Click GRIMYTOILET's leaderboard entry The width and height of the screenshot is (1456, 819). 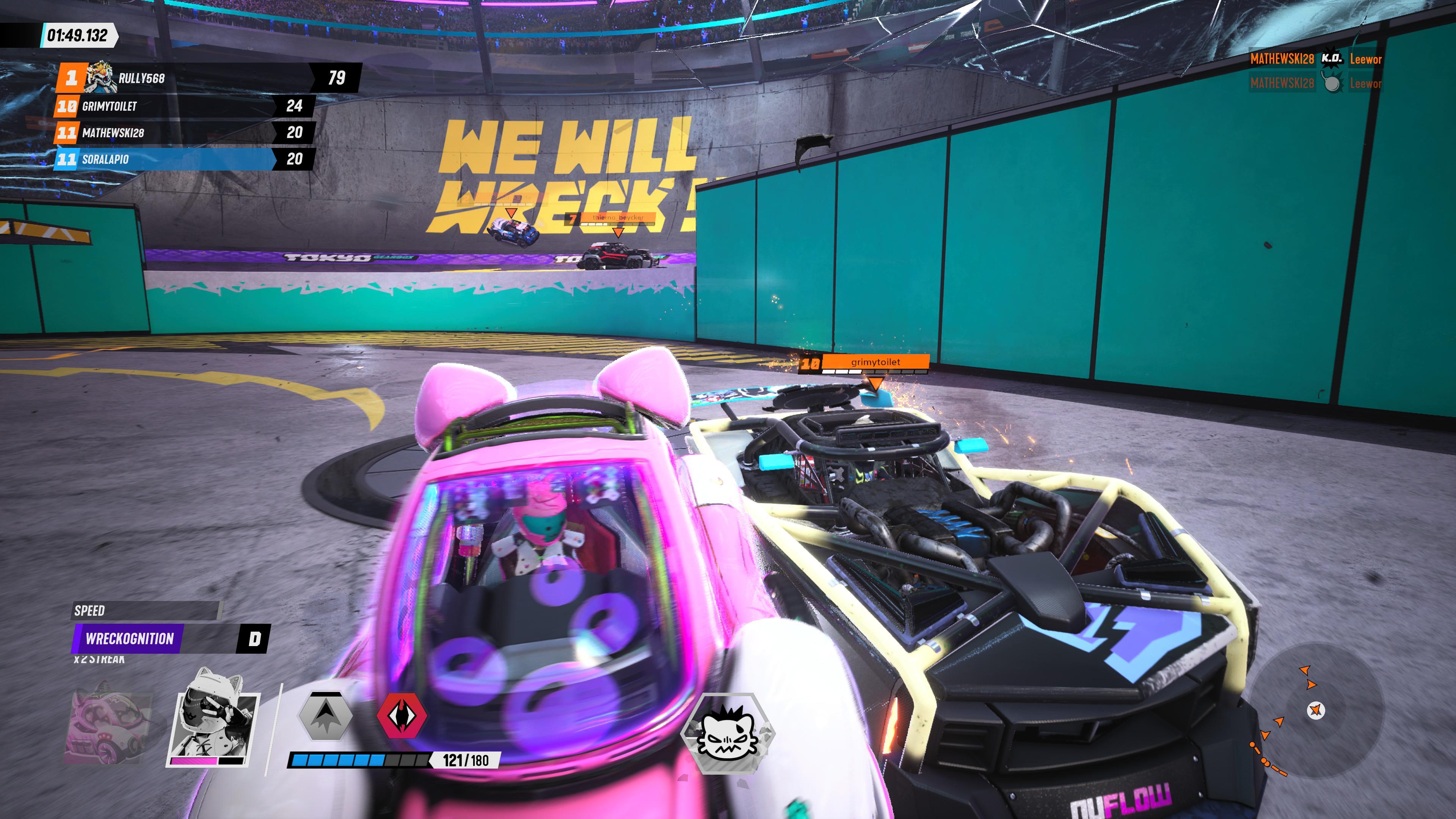pos(184,106)
